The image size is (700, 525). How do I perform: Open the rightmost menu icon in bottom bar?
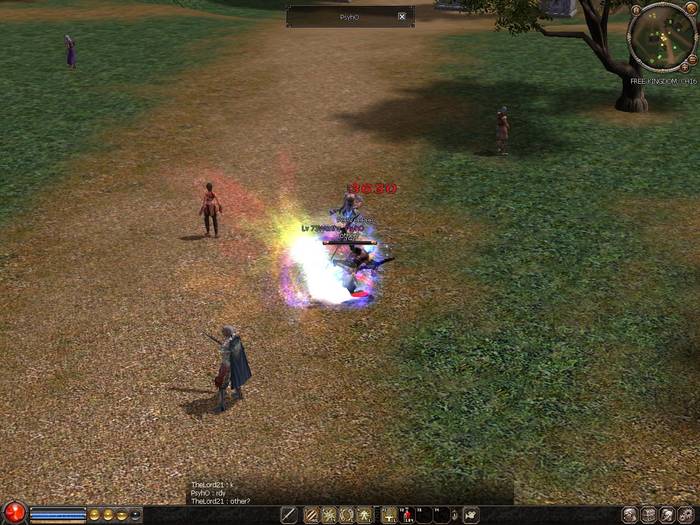click(x=685, y=515)
